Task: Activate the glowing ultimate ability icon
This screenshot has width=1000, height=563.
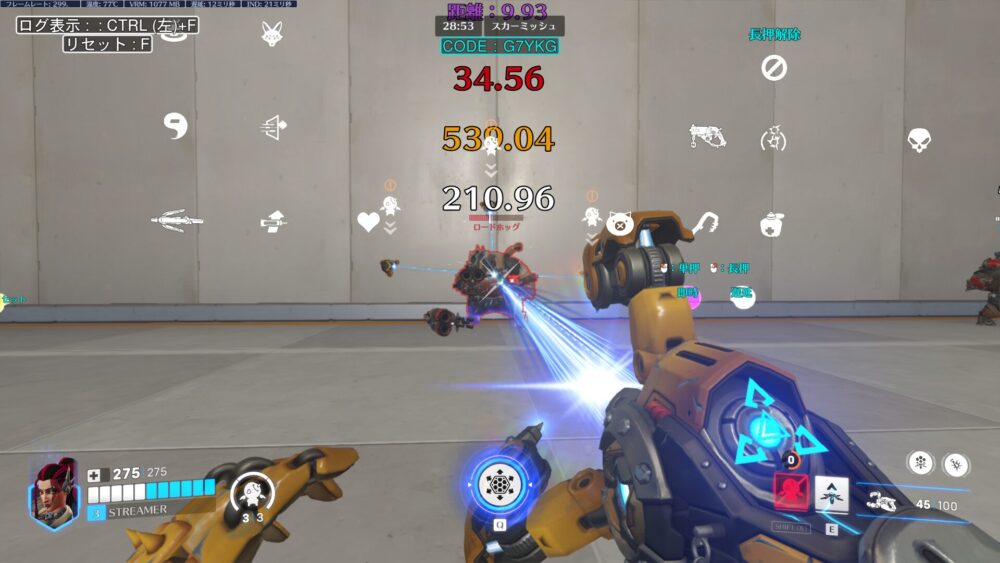Action: click(499, 485)
